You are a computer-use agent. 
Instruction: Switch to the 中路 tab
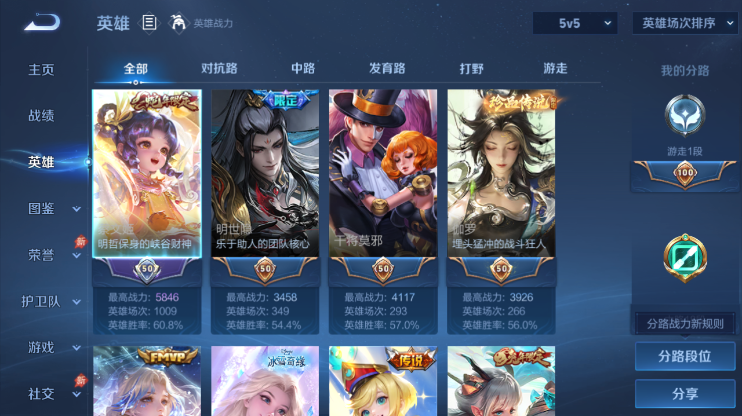click(303, 69)
